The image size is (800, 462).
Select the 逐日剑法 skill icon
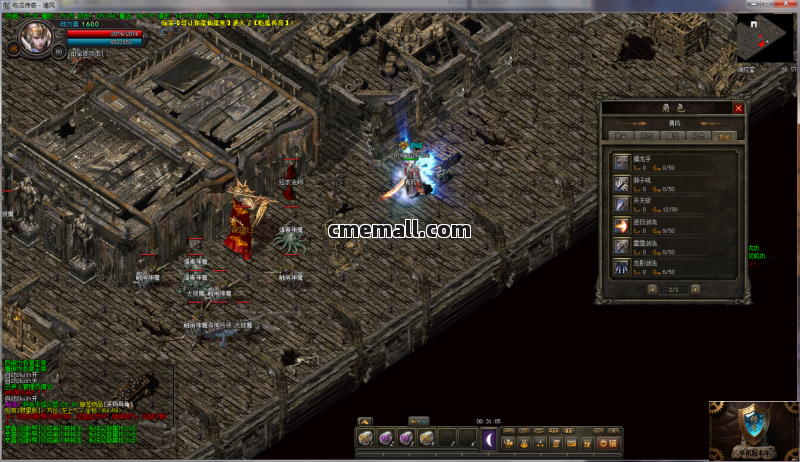[622, 225]
